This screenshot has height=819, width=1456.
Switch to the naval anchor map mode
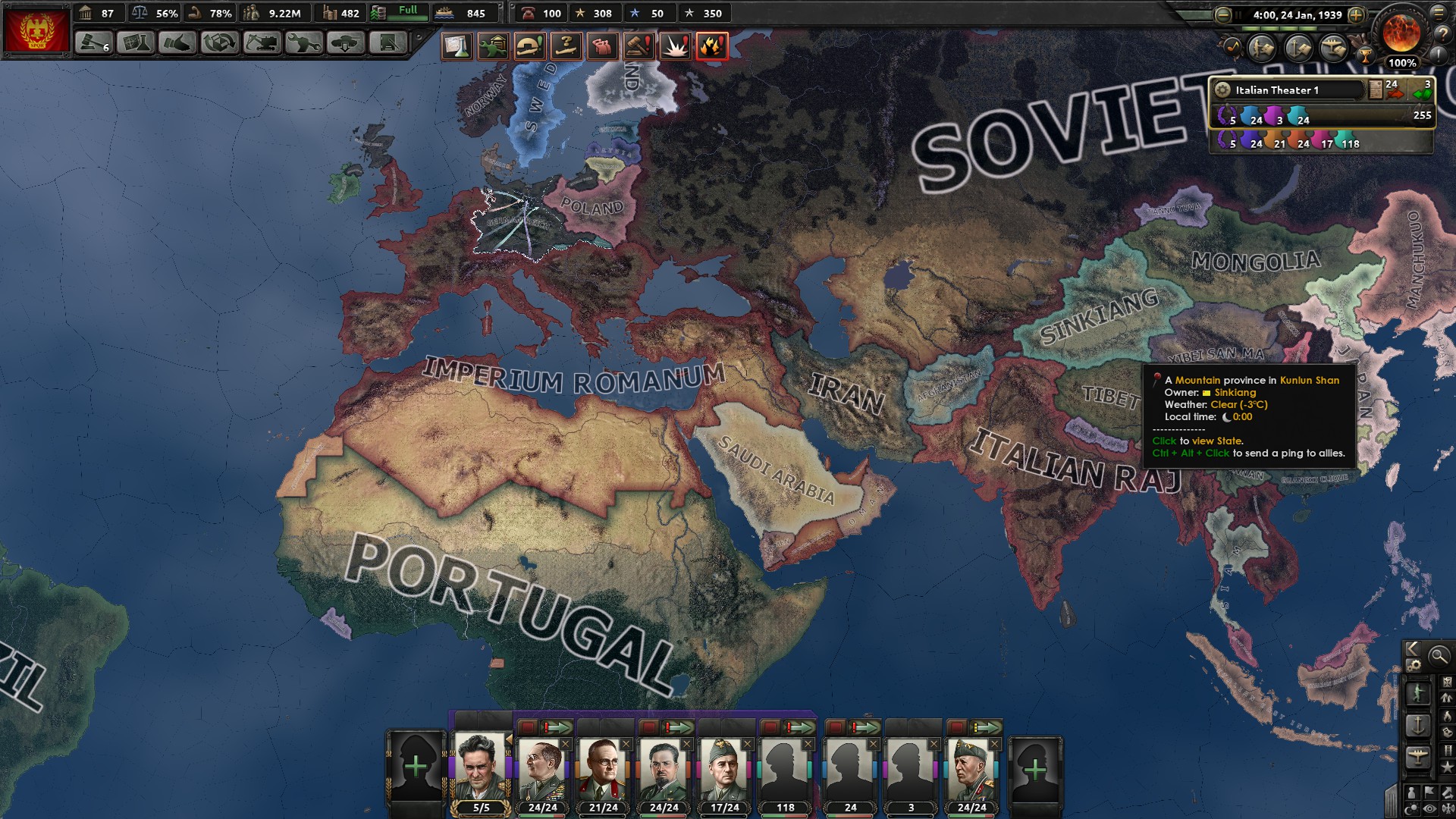point(1417,725)
